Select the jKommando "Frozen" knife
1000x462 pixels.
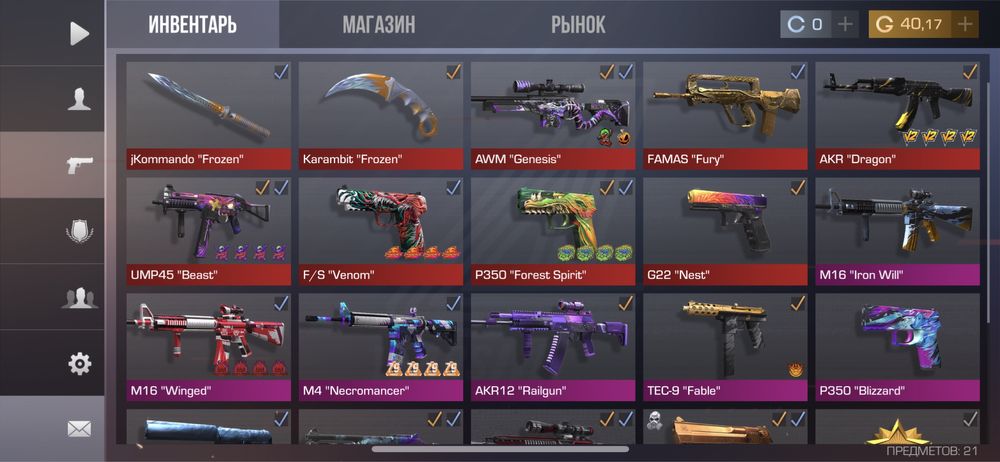[x=209, y=114]
